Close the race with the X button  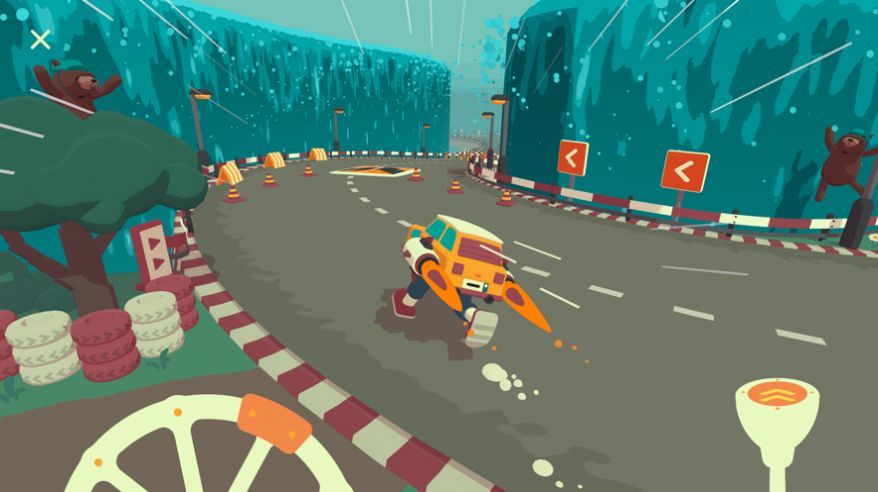click(x=40, y=40)
